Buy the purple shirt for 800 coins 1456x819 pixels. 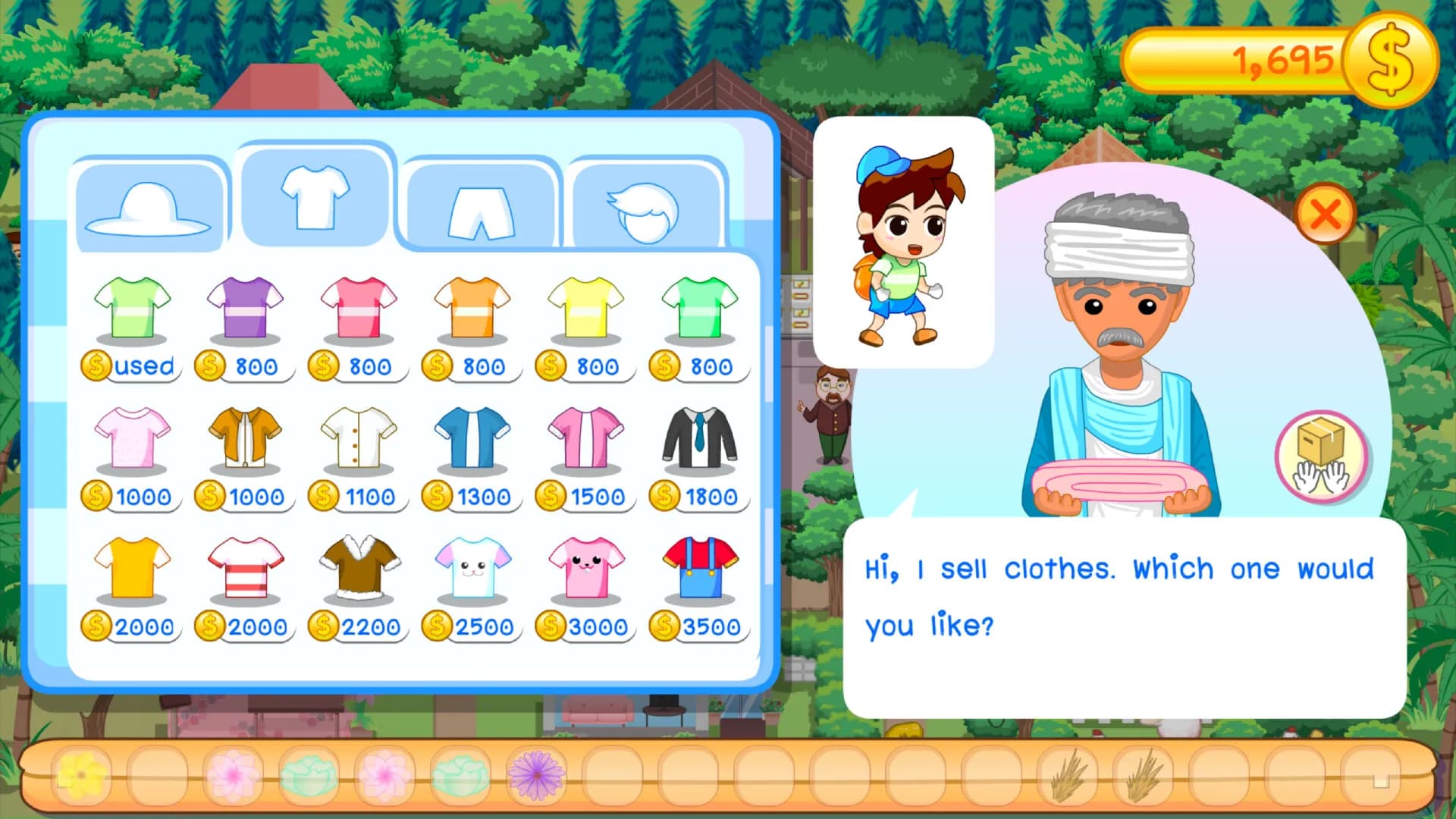[244, 307]
